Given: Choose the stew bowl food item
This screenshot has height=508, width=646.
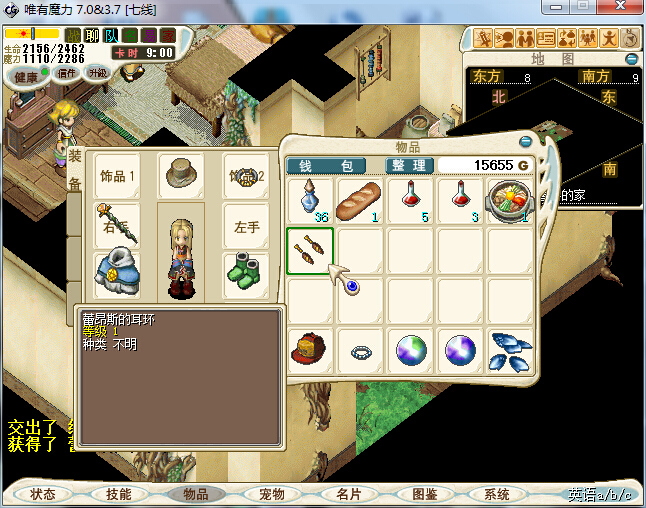Looking at the screenshot, I should (510, 201).
